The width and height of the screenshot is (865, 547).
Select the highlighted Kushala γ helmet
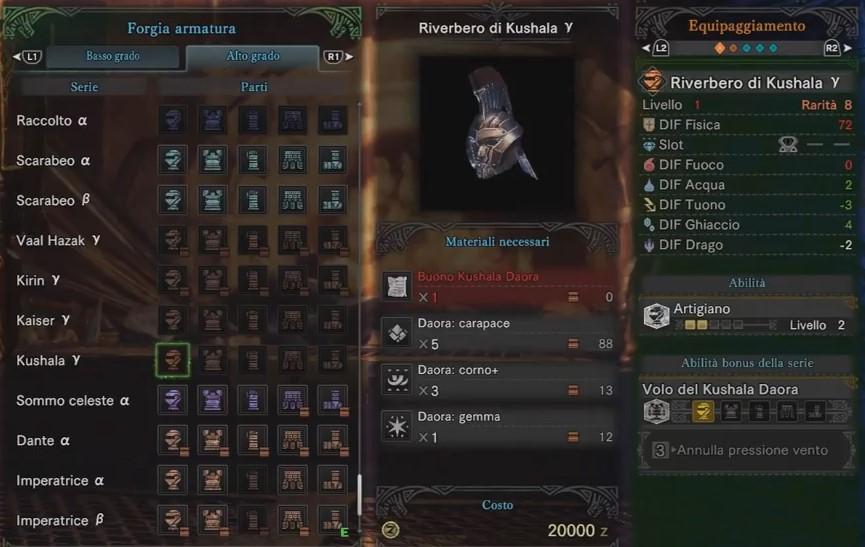172,360
